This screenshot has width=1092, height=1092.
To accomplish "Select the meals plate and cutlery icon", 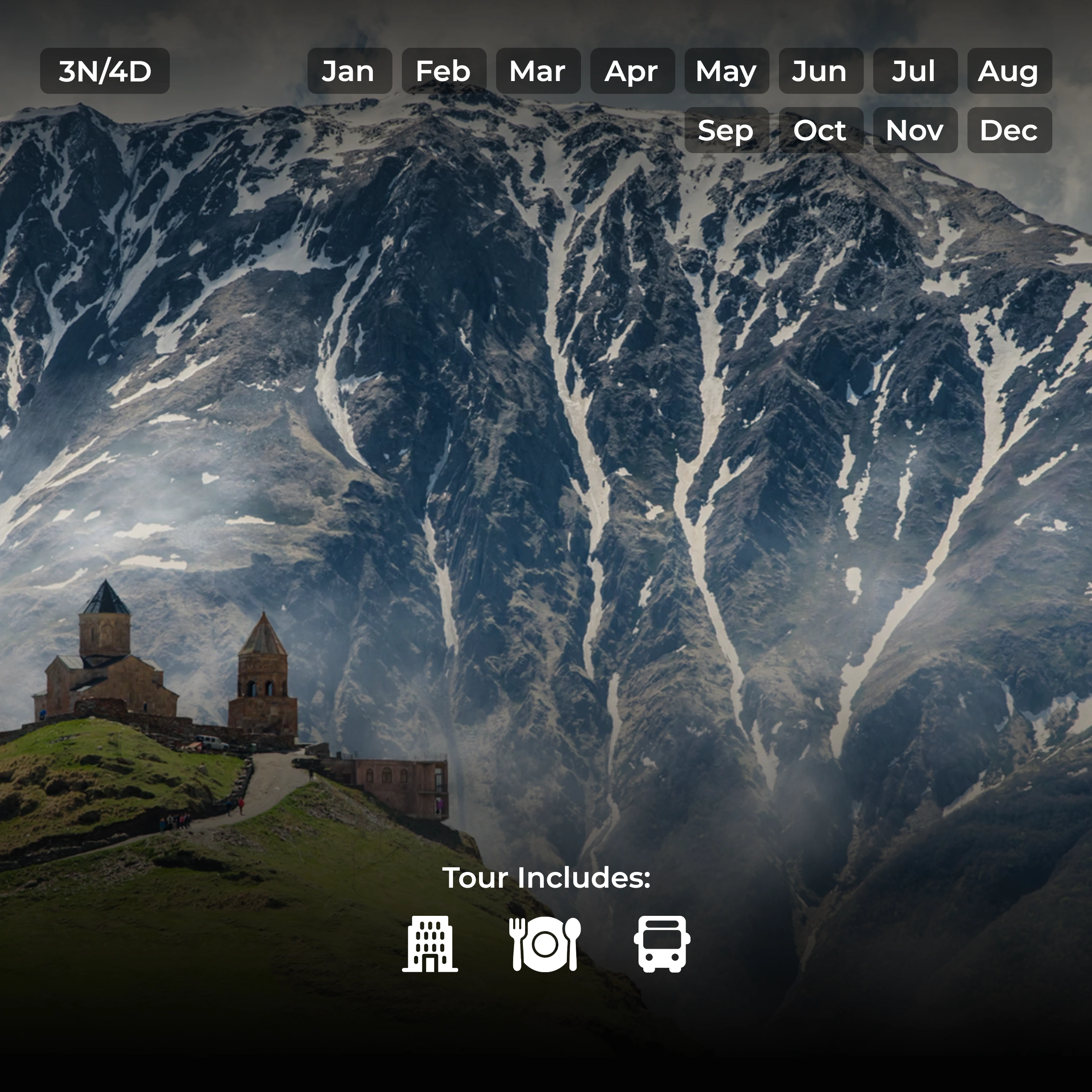I will point(545,944).
